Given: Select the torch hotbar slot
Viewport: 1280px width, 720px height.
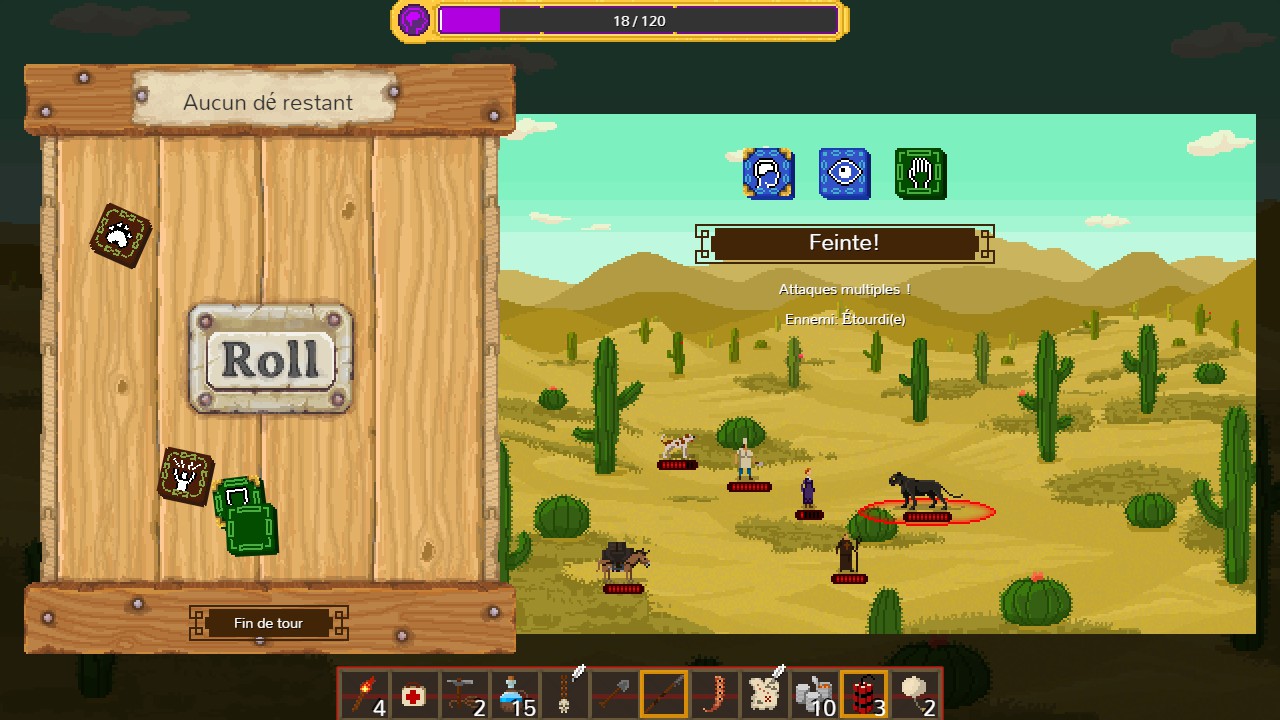Looking at the screenshot, I should 365,693.
